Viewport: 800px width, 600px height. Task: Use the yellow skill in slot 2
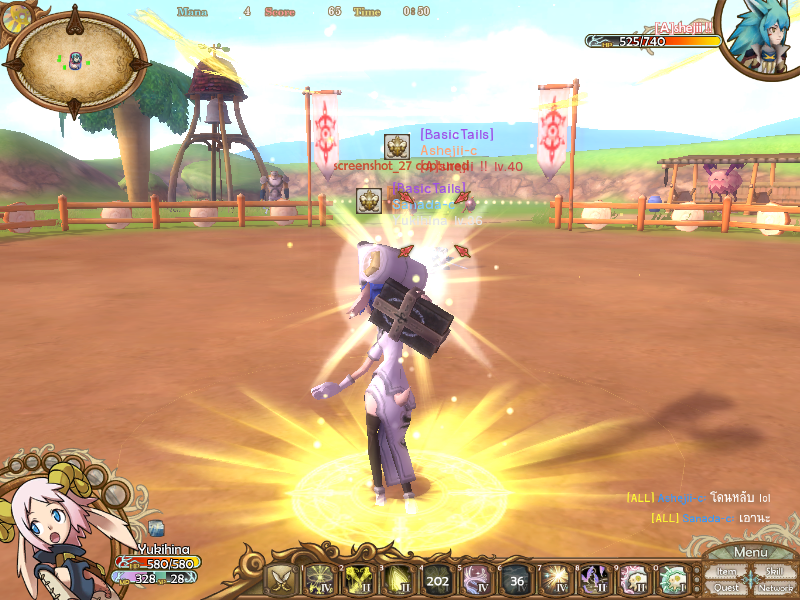click(358, 579)
